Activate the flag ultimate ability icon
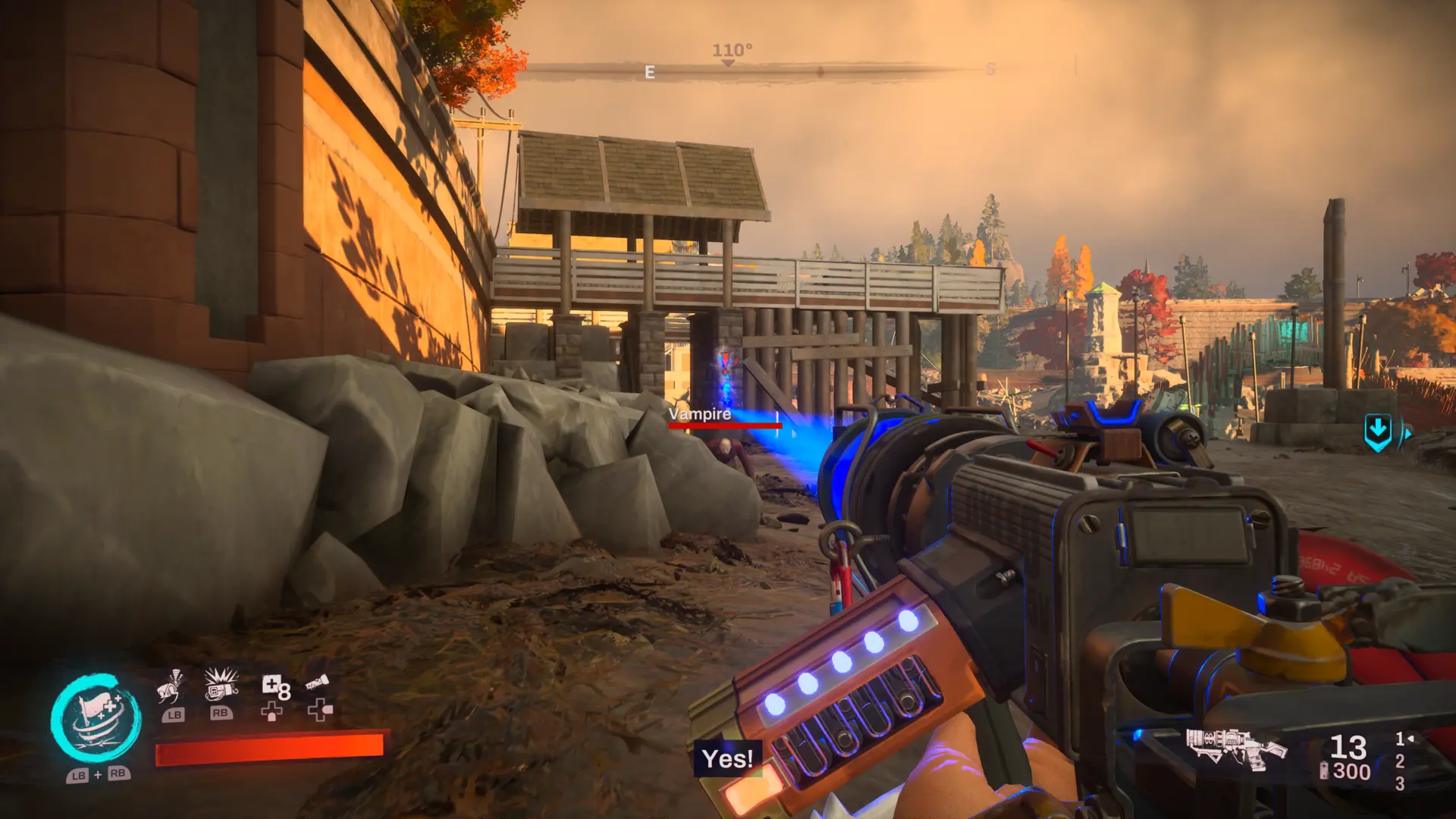 click(96, 718)
